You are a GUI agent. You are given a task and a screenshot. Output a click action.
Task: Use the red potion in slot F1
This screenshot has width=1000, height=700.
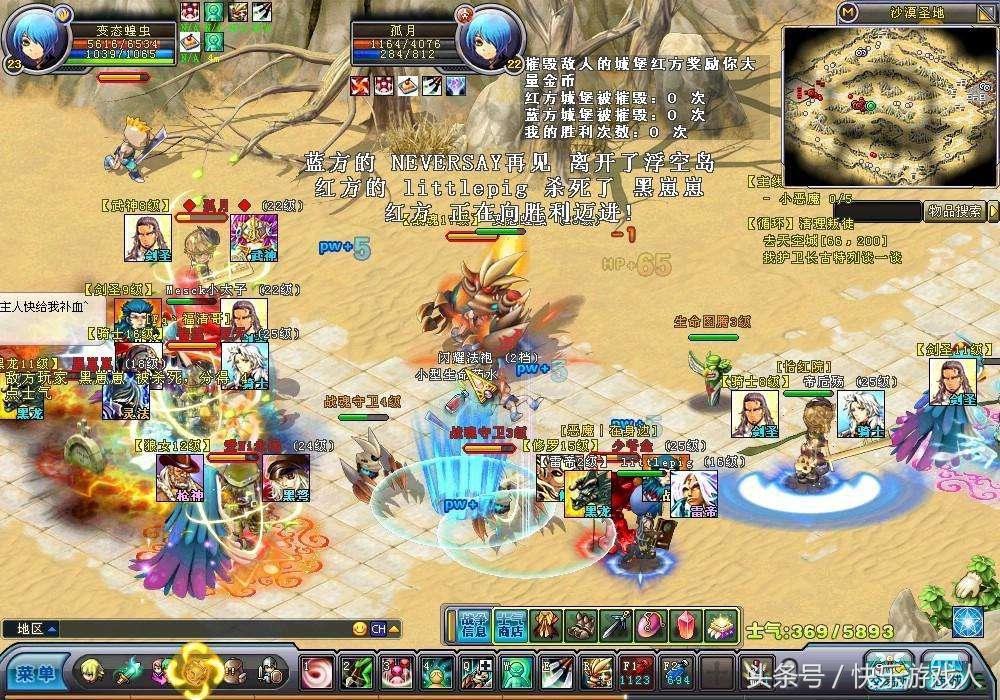[x=636, y=672]
